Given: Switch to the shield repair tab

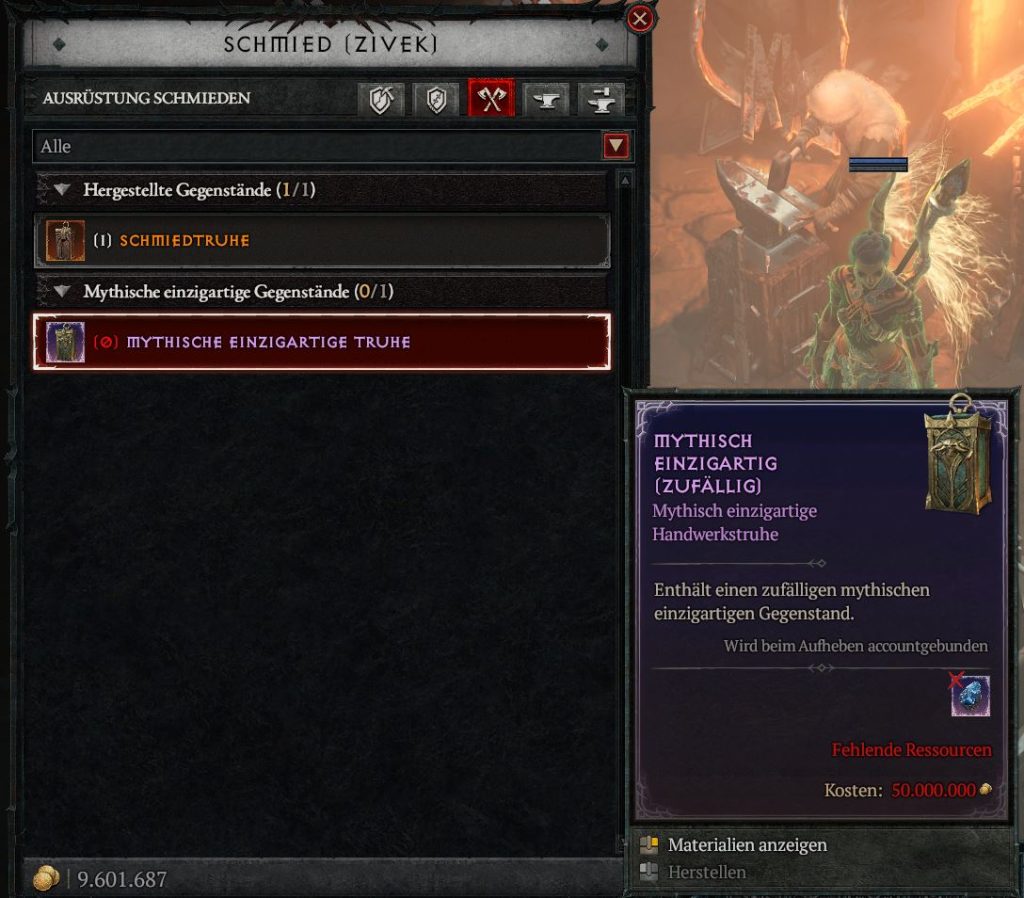Looking at the screenshot, I should (436, 99).
